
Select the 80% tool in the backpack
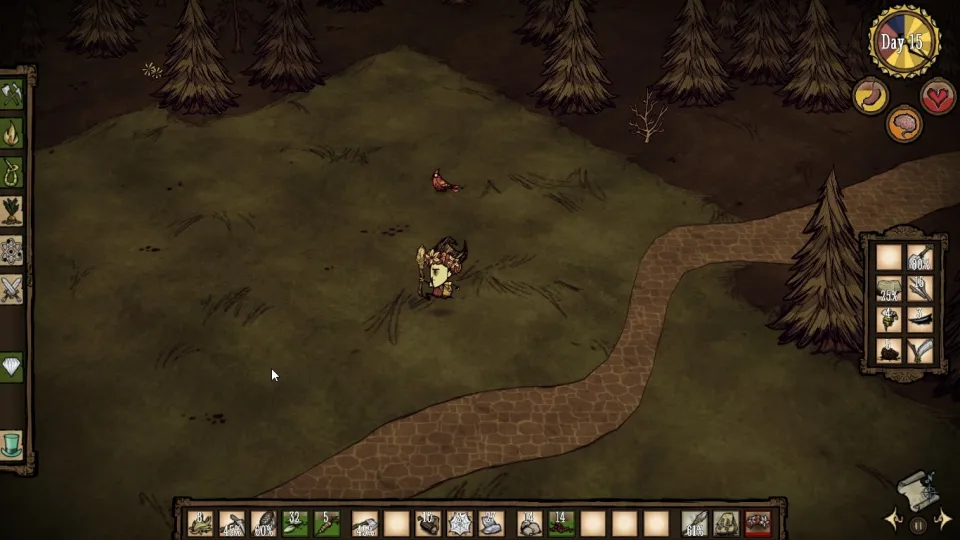920,258
